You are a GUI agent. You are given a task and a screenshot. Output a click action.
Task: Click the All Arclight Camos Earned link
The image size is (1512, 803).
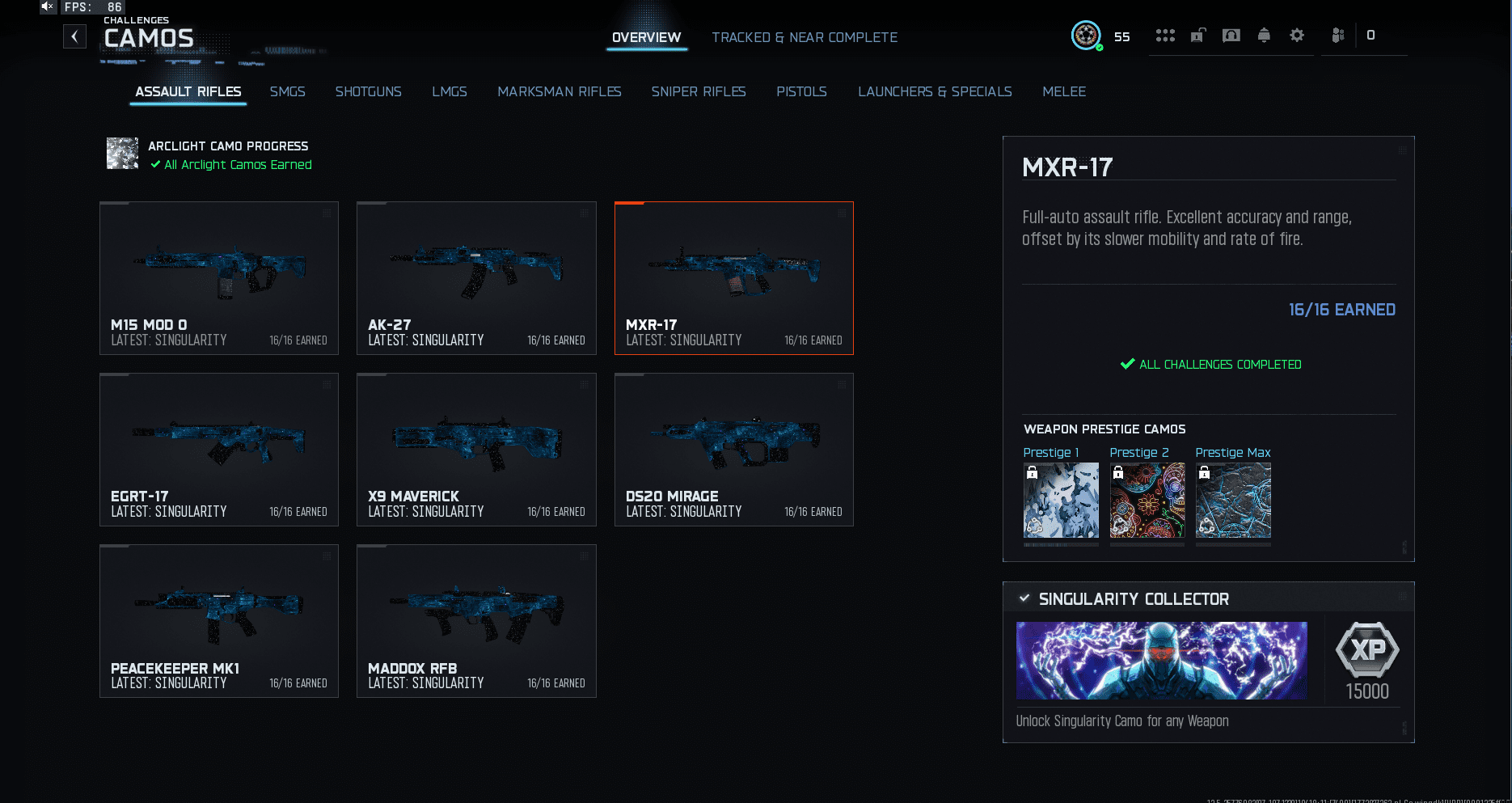pos(231,164)
